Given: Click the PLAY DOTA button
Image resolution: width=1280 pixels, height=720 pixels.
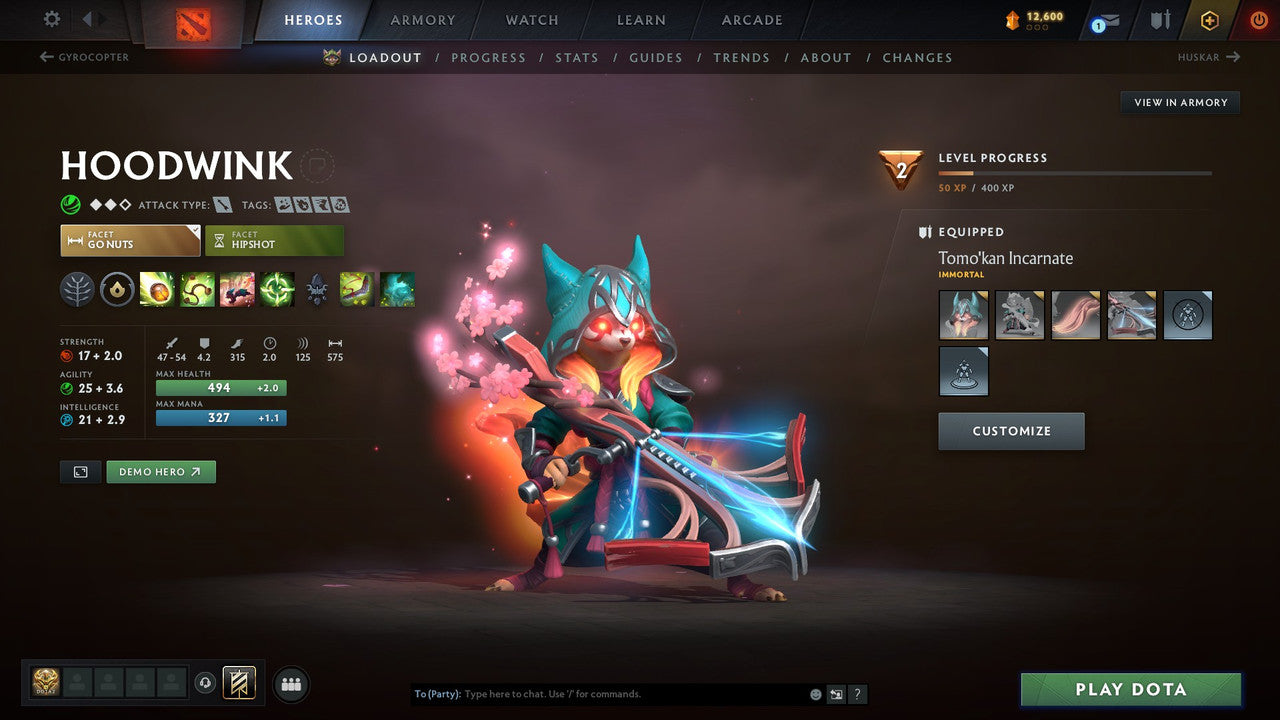Looking at the screenshot, I should tap(1130, 689).
